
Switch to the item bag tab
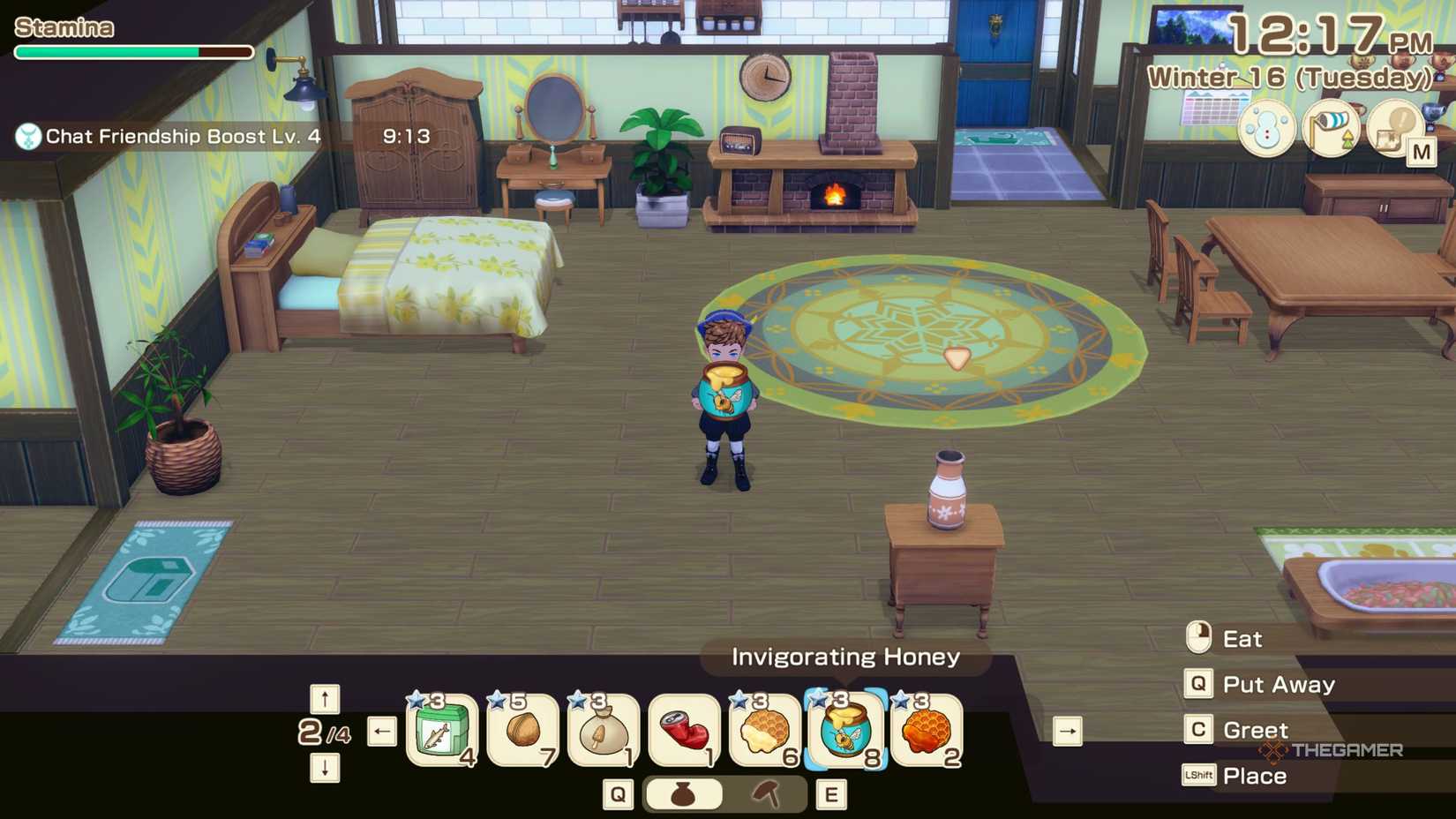[683, 794]
